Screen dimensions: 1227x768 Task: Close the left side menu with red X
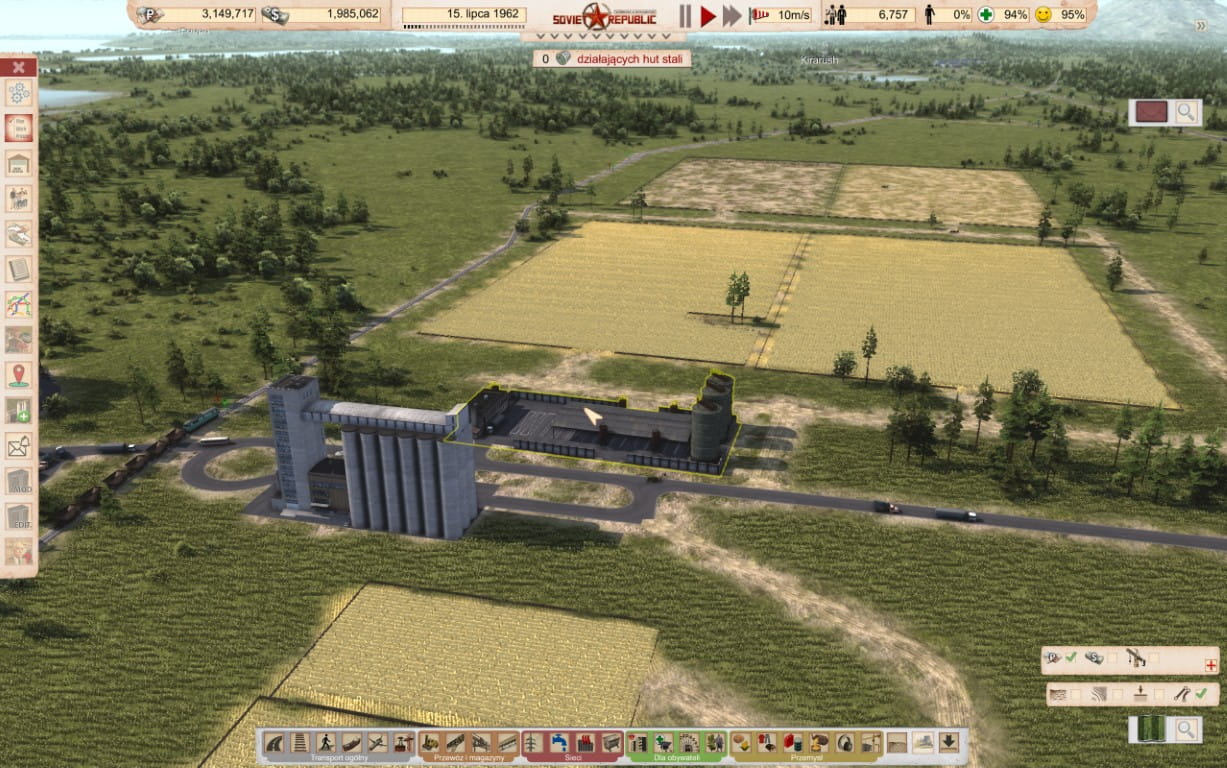[x=18, y=67]
